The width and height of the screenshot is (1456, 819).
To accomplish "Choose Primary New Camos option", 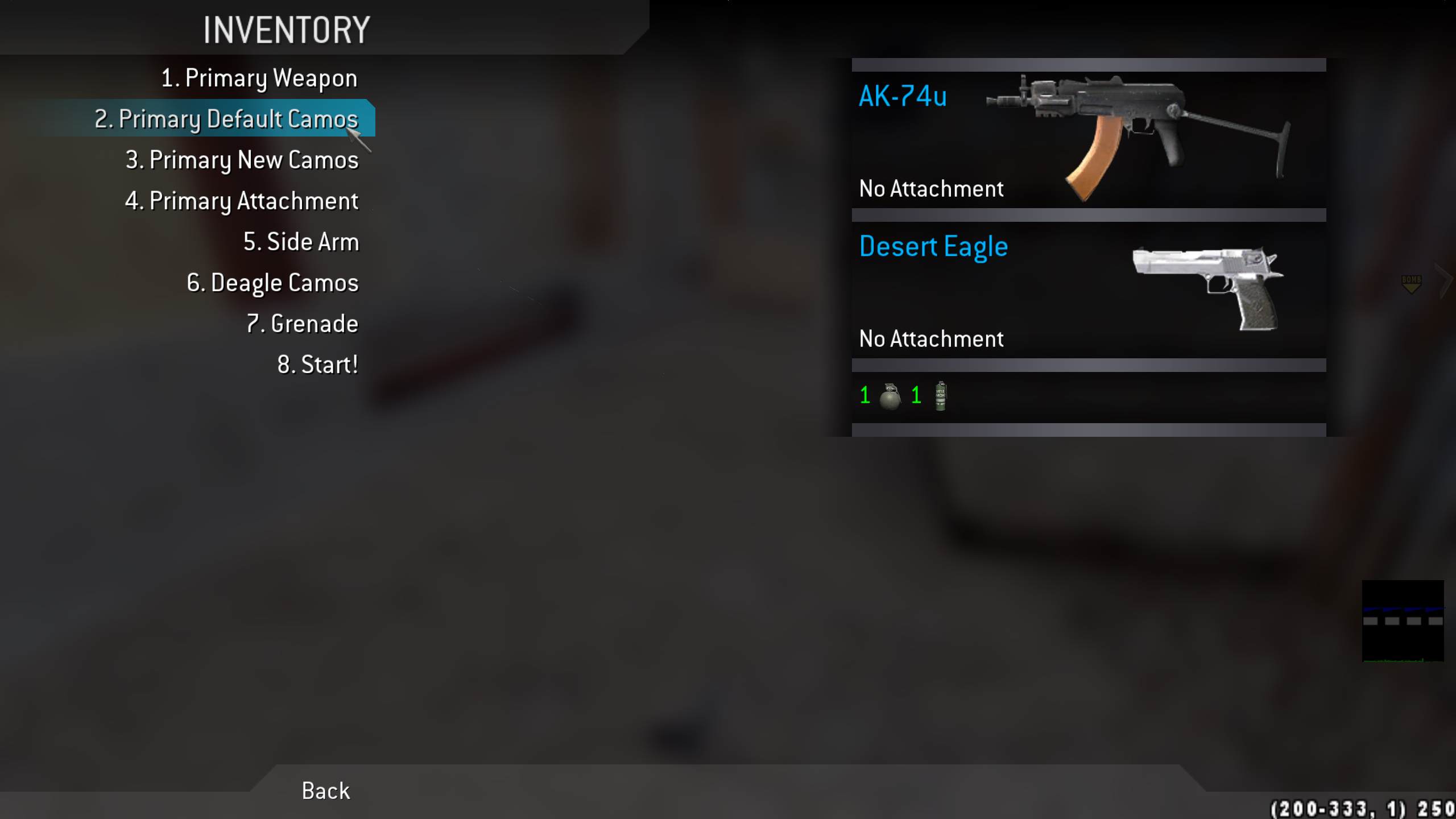I will coord(242,160).
